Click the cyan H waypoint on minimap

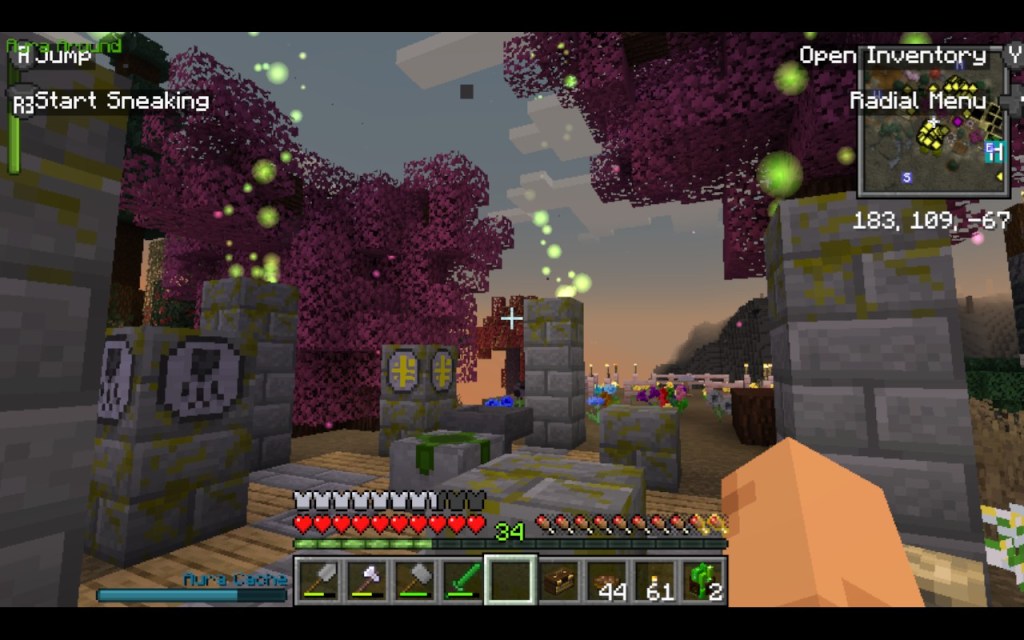tap(993, 151)
